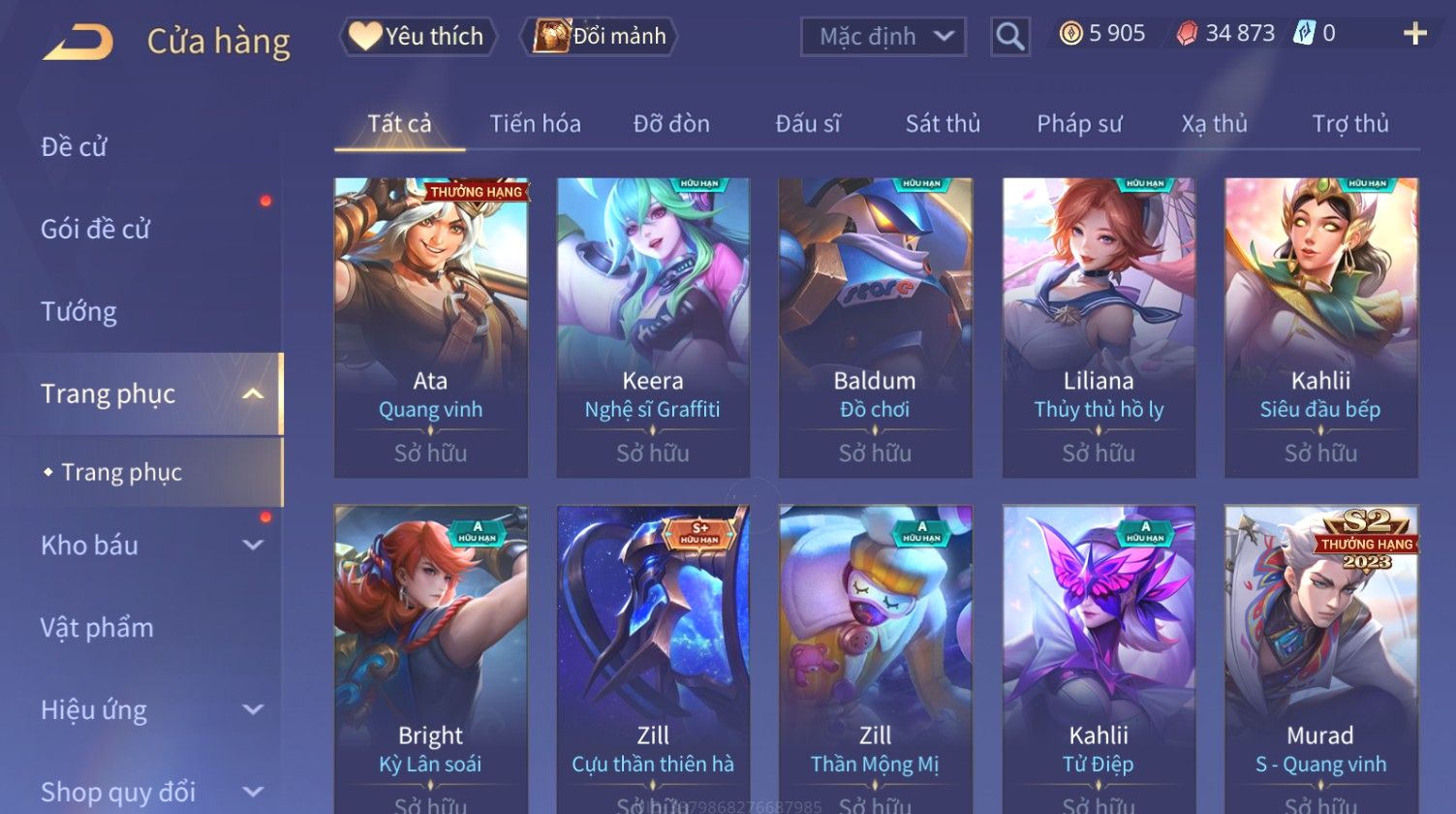Select the Ata Quang vinh skin card
The width and height of the screenshot is (1456, 814).
(x=431, y=328)
